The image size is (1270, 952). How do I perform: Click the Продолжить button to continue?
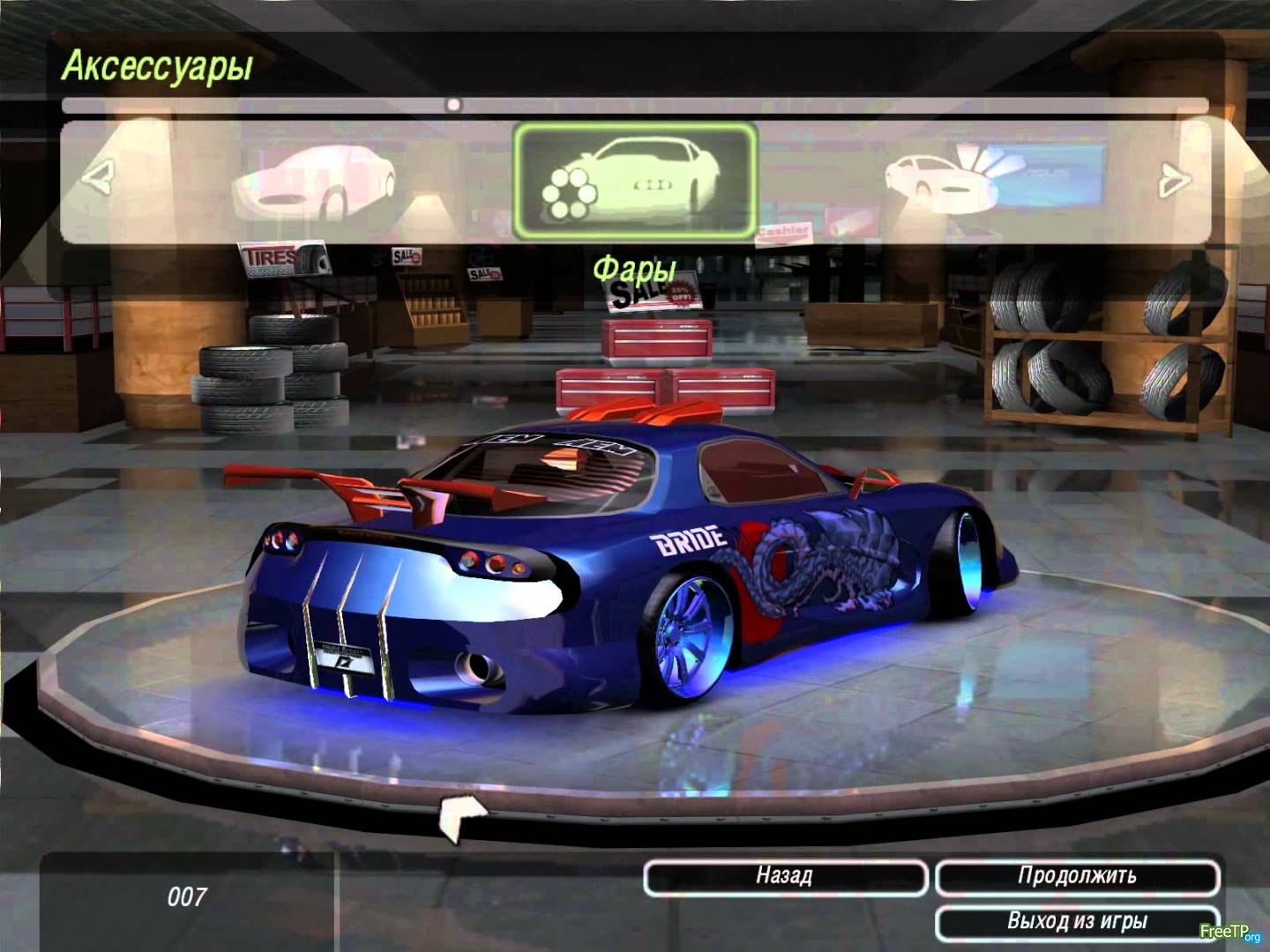click(1077, 876)
